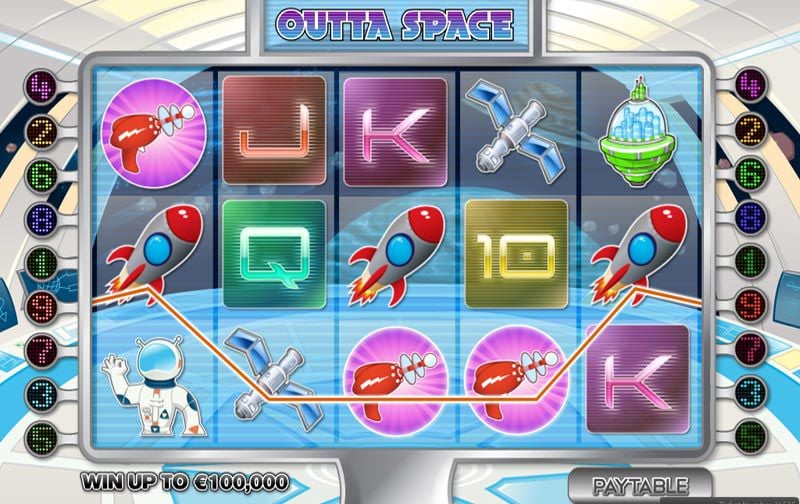Screen dimensions: 800x504
Task: Click payline 6 green marker on right rail
Action: (752, 172)
